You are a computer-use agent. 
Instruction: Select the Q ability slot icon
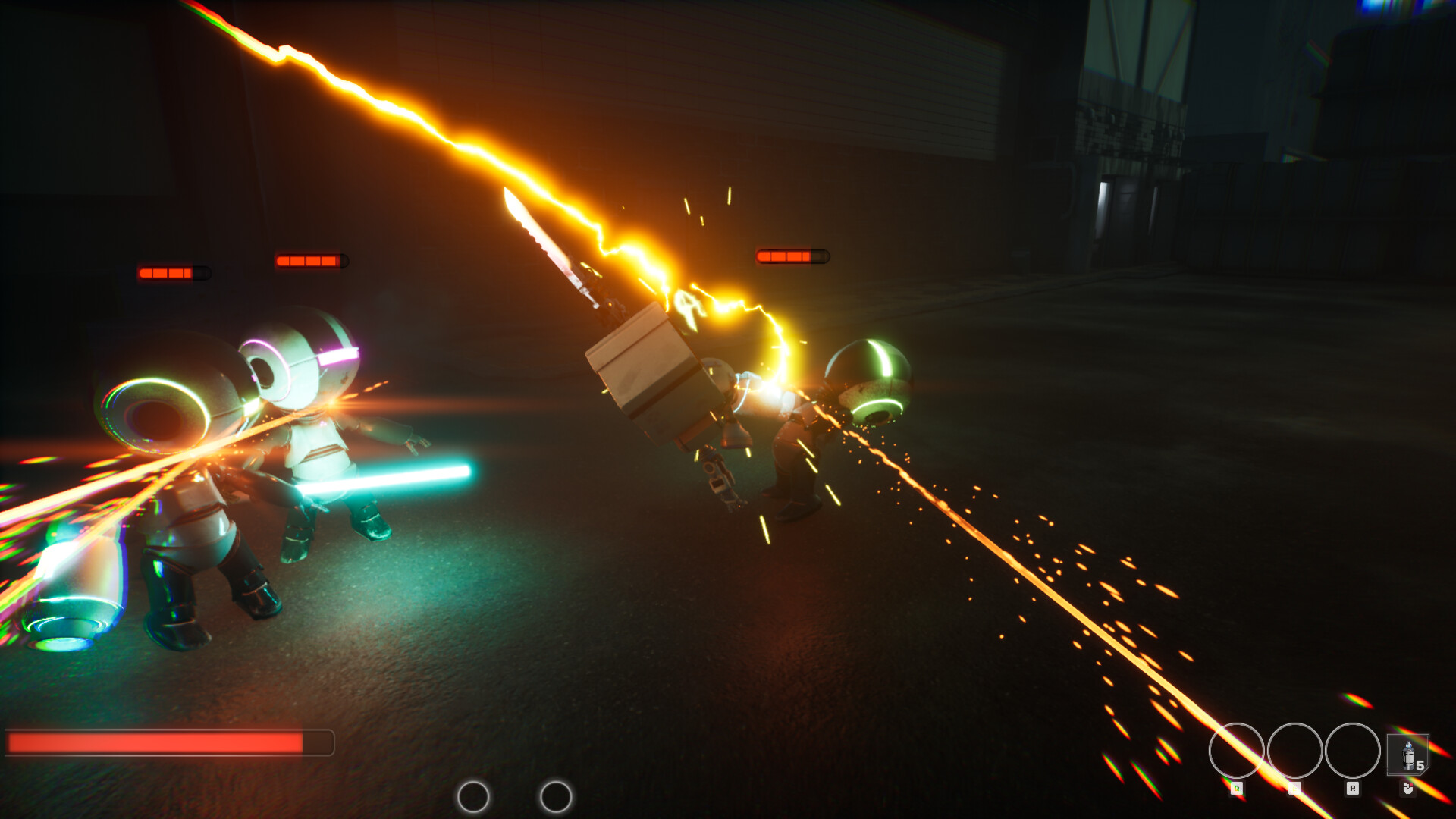coord(1238,749)
